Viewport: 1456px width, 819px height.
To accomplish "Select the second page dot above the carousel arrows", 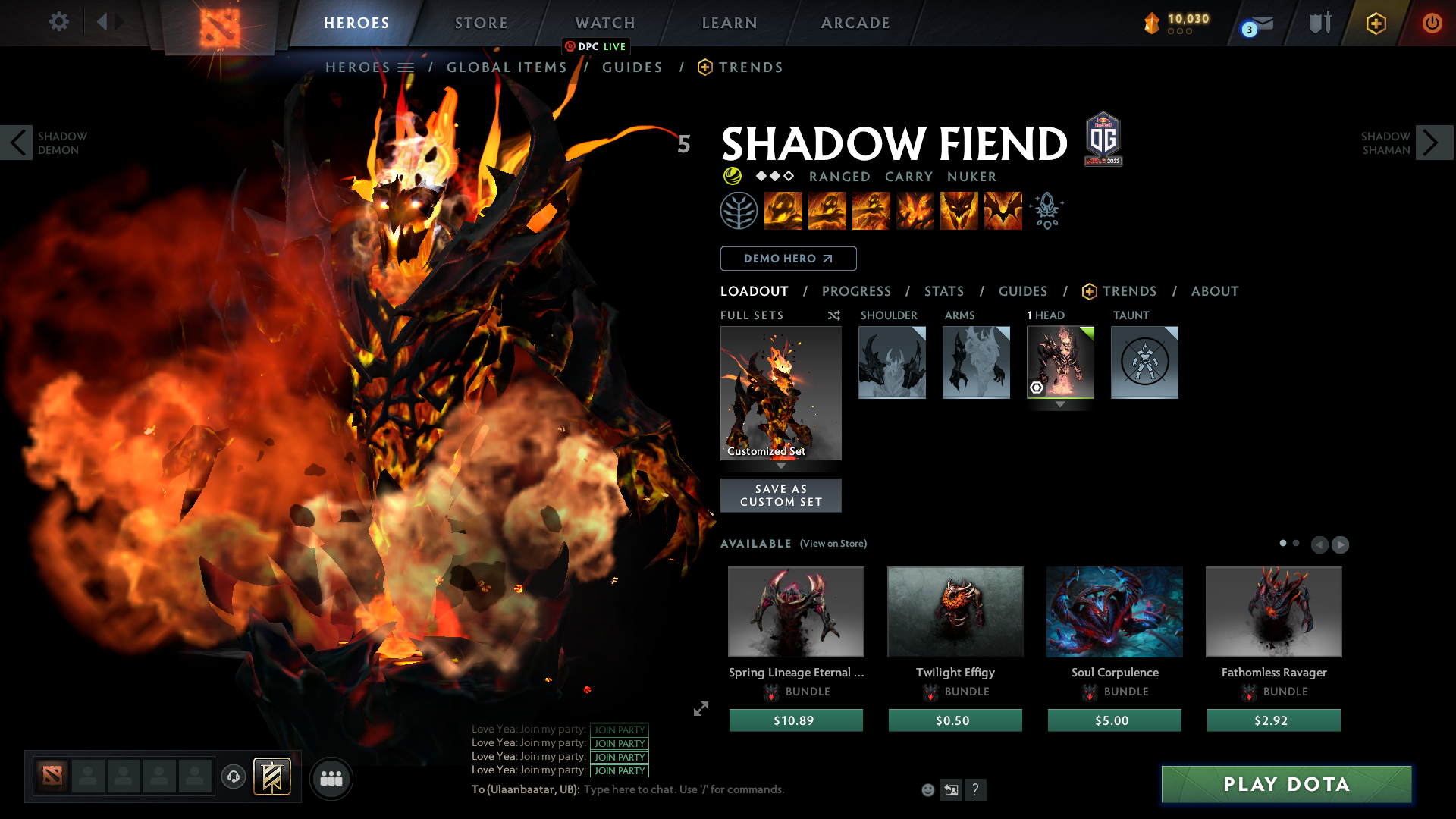I will point(1294,543).
